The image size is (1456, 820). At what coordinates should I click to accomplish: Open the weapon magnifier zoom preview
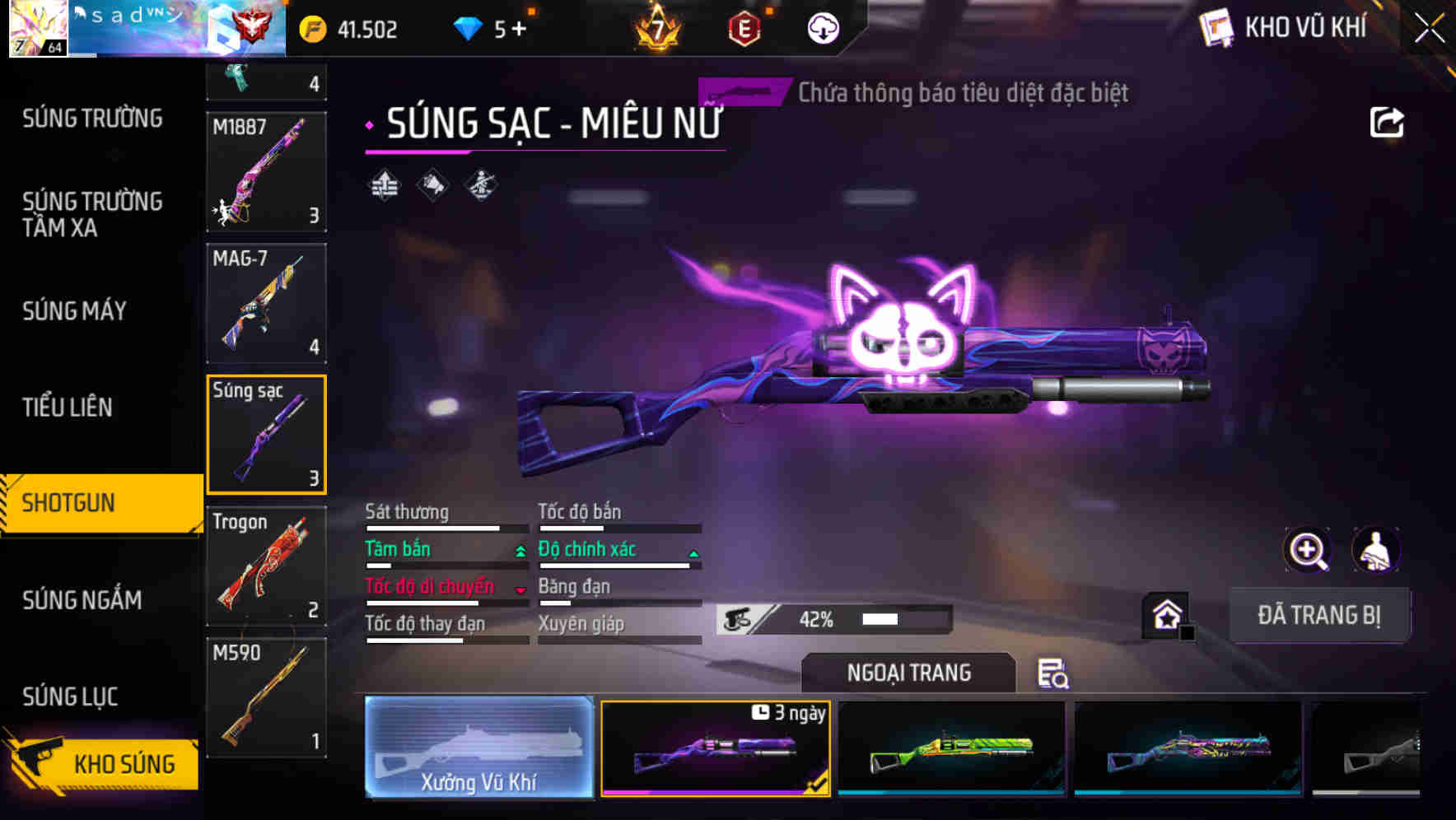(x=1306, y=550)
